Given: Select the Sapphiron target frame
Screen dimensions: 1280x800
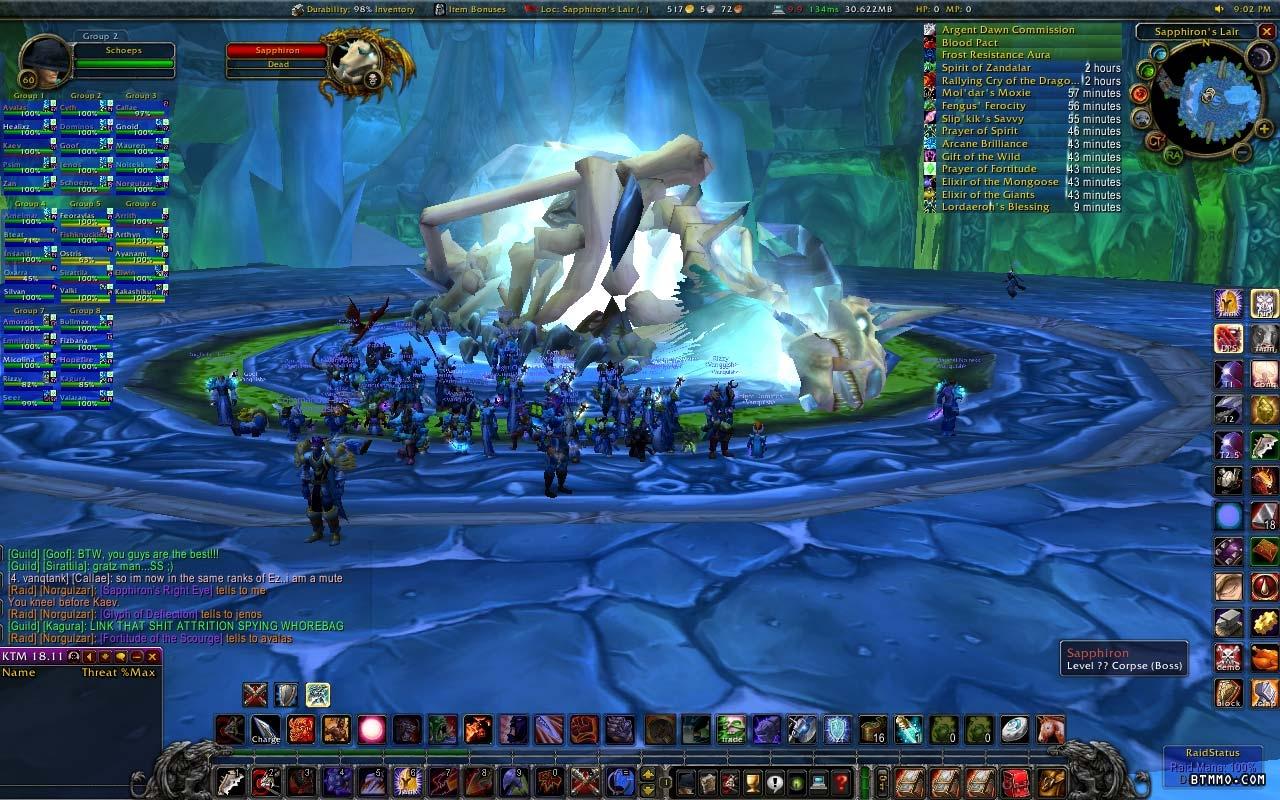Looking at the screenshot, I should (x=277, y=50).
